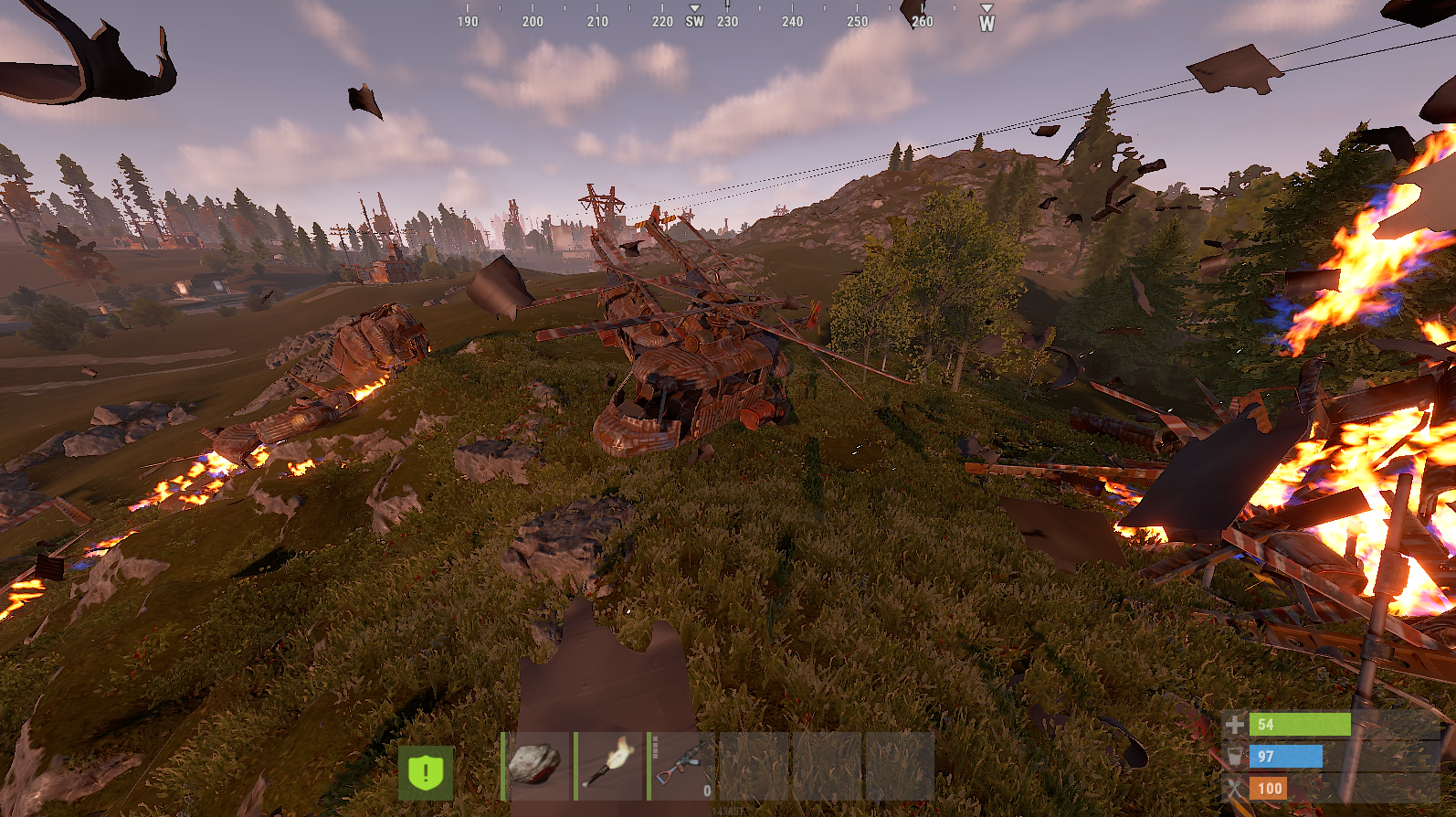Click the green shield alert icon
The width and height of the screenshot is (1456, 817).
pos(426,773)
